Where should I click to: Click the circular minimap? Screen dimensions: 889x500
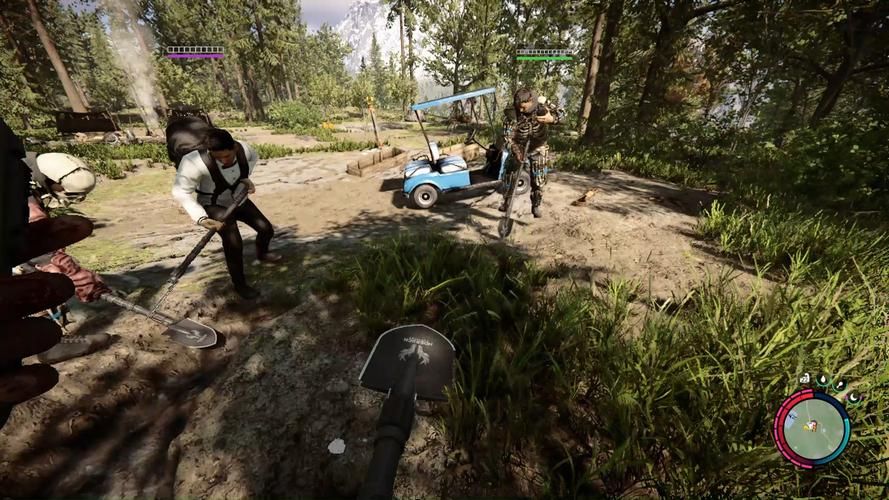coord(811,428)
